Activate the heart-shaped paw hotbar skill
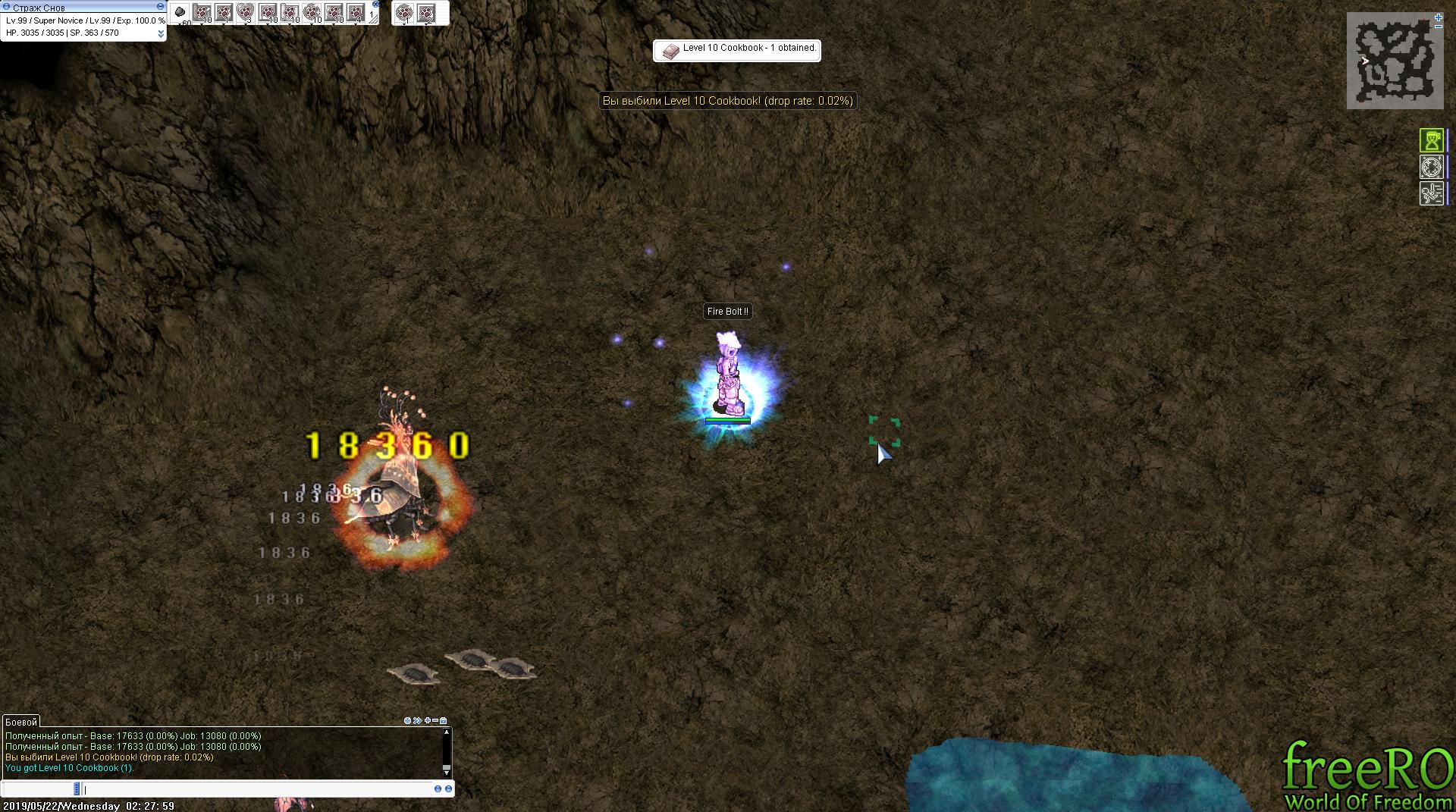Viewport: 1456px width, 812px height. [245, 12]
